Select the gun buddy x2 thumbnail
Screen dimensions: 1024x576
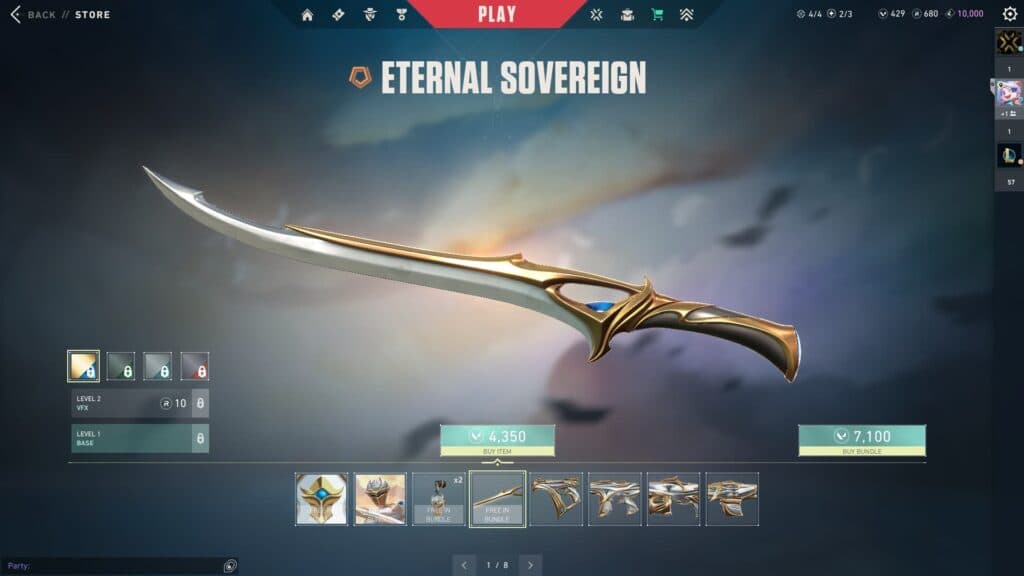439,499
